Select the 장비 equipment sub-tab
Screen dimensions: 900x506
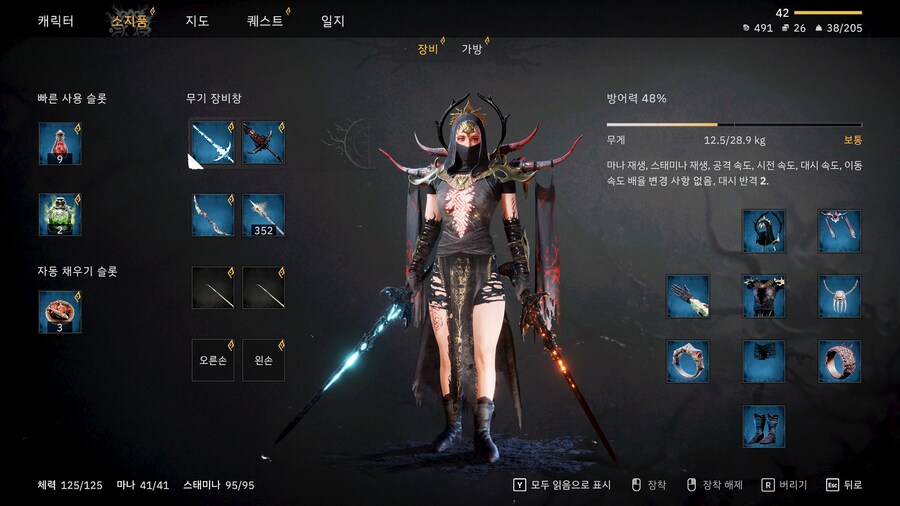pyautogui.click(x=428, y=48)
